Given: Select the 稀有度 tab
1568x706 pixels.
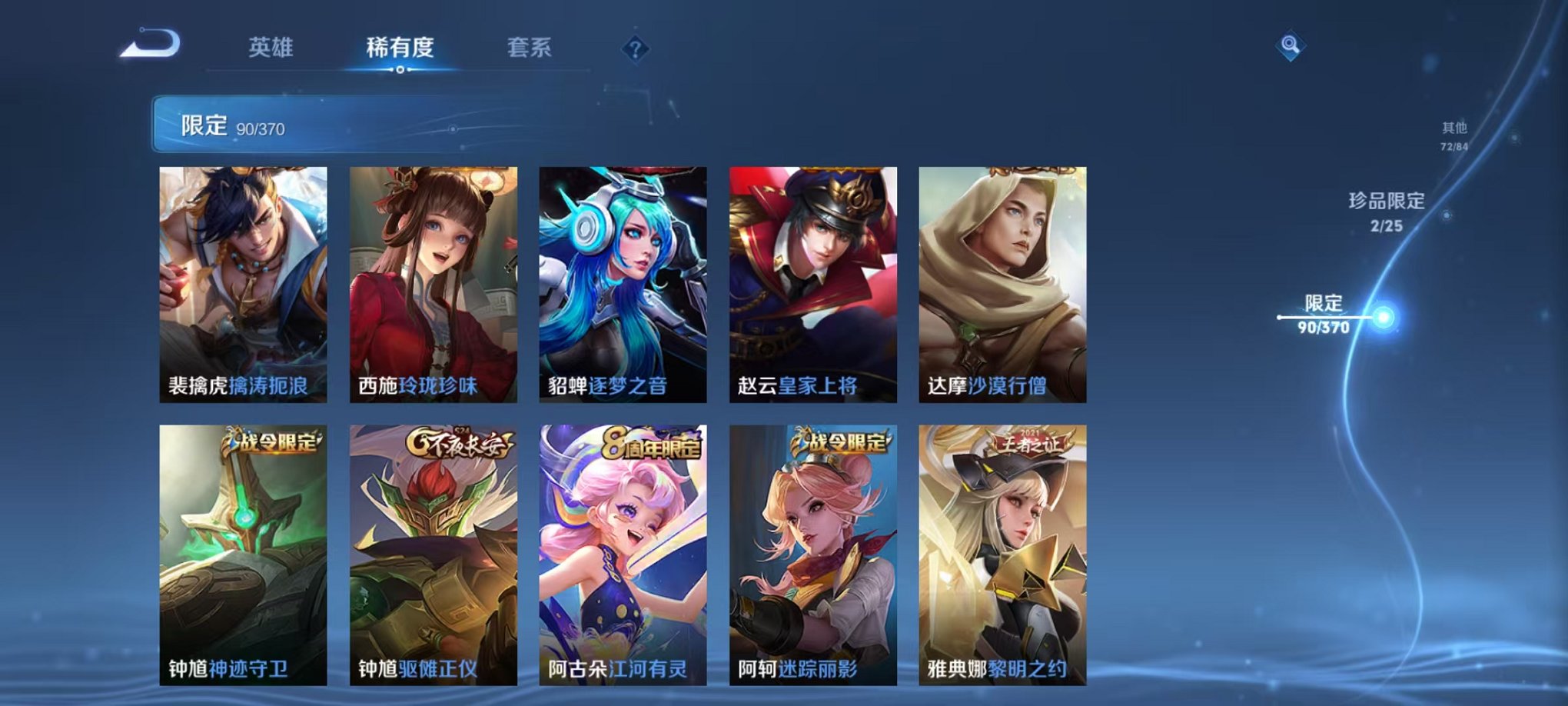Looking at the screenshot, I should click(400, 48).
